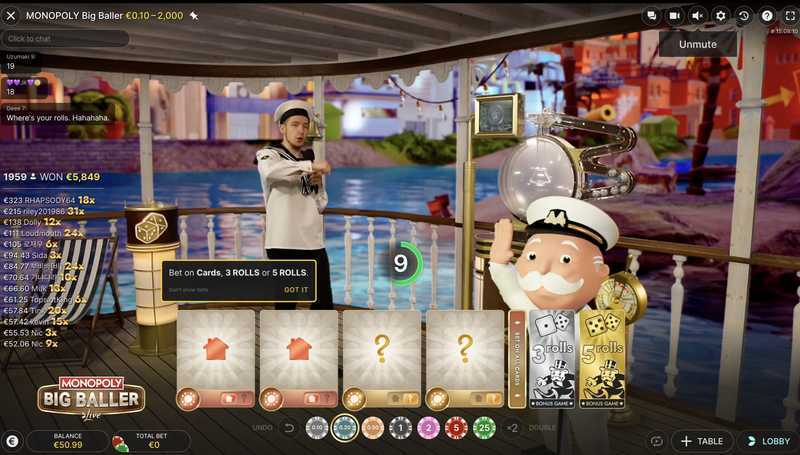Click into the chat input field
This screenshot has width=800, height=455.
tap(65, 38)
